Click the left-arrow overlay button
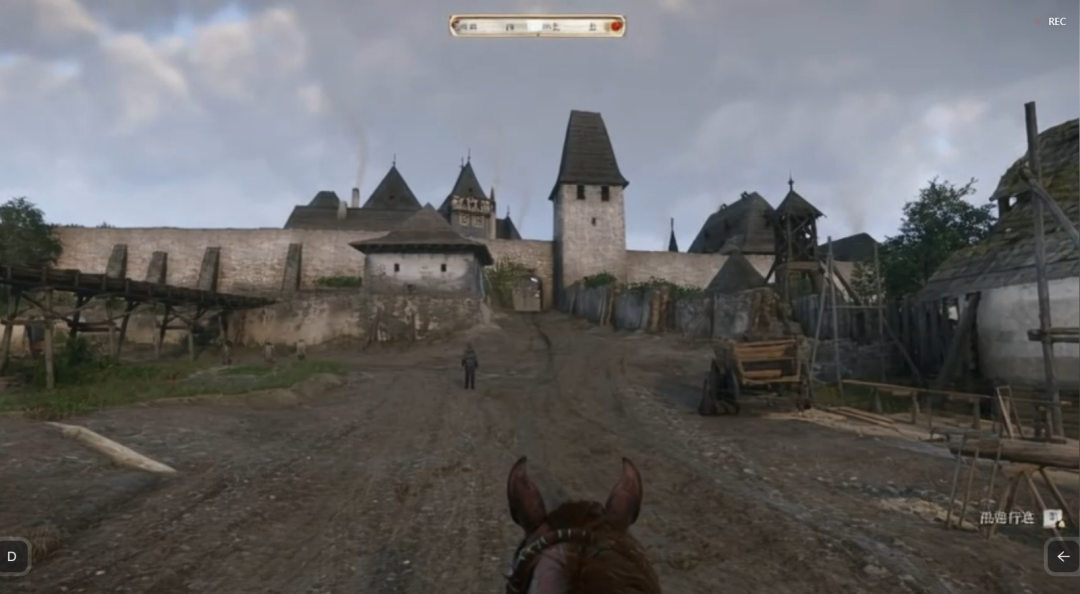The image size is (1080, 594). [1062, 557]
